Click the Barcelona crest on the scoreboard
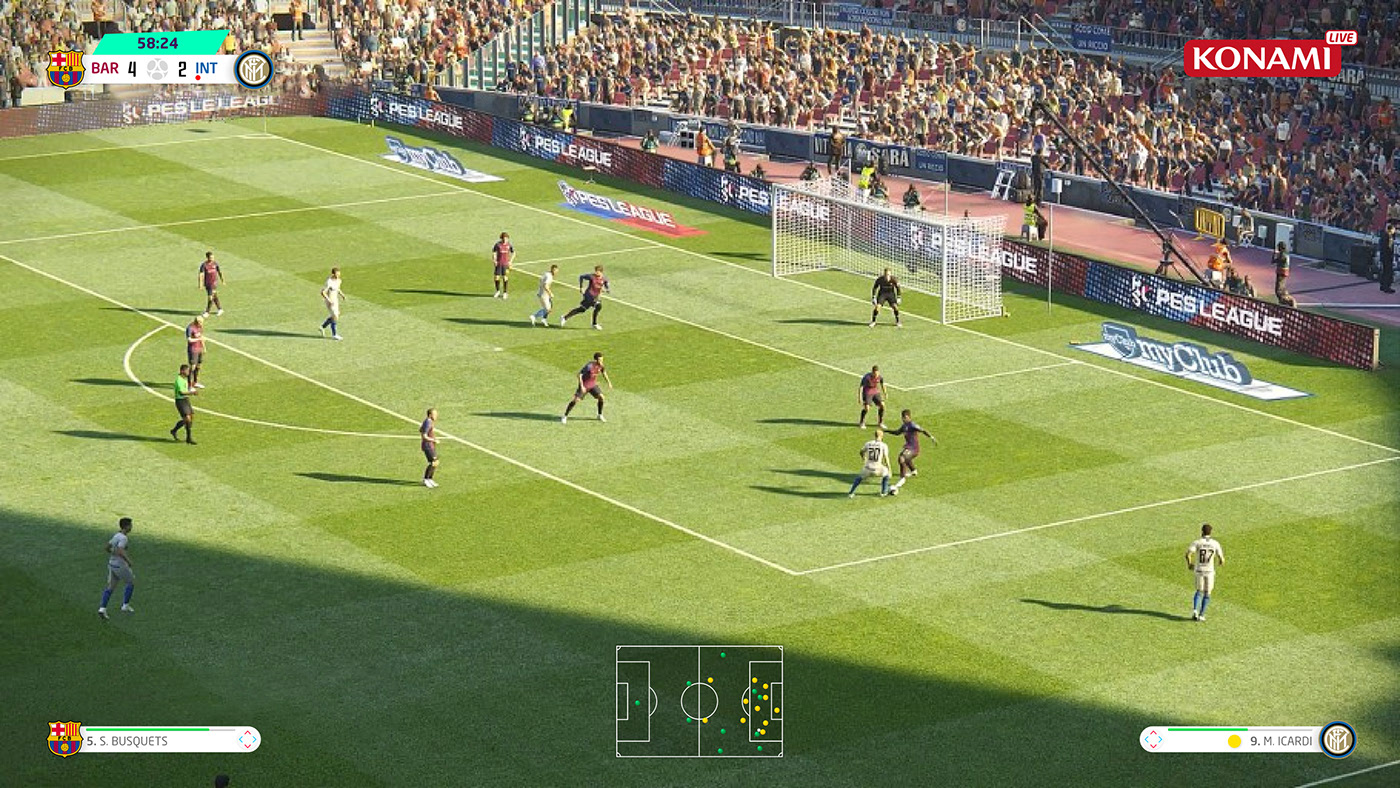 pyautogui.click(x=65, y=69)
